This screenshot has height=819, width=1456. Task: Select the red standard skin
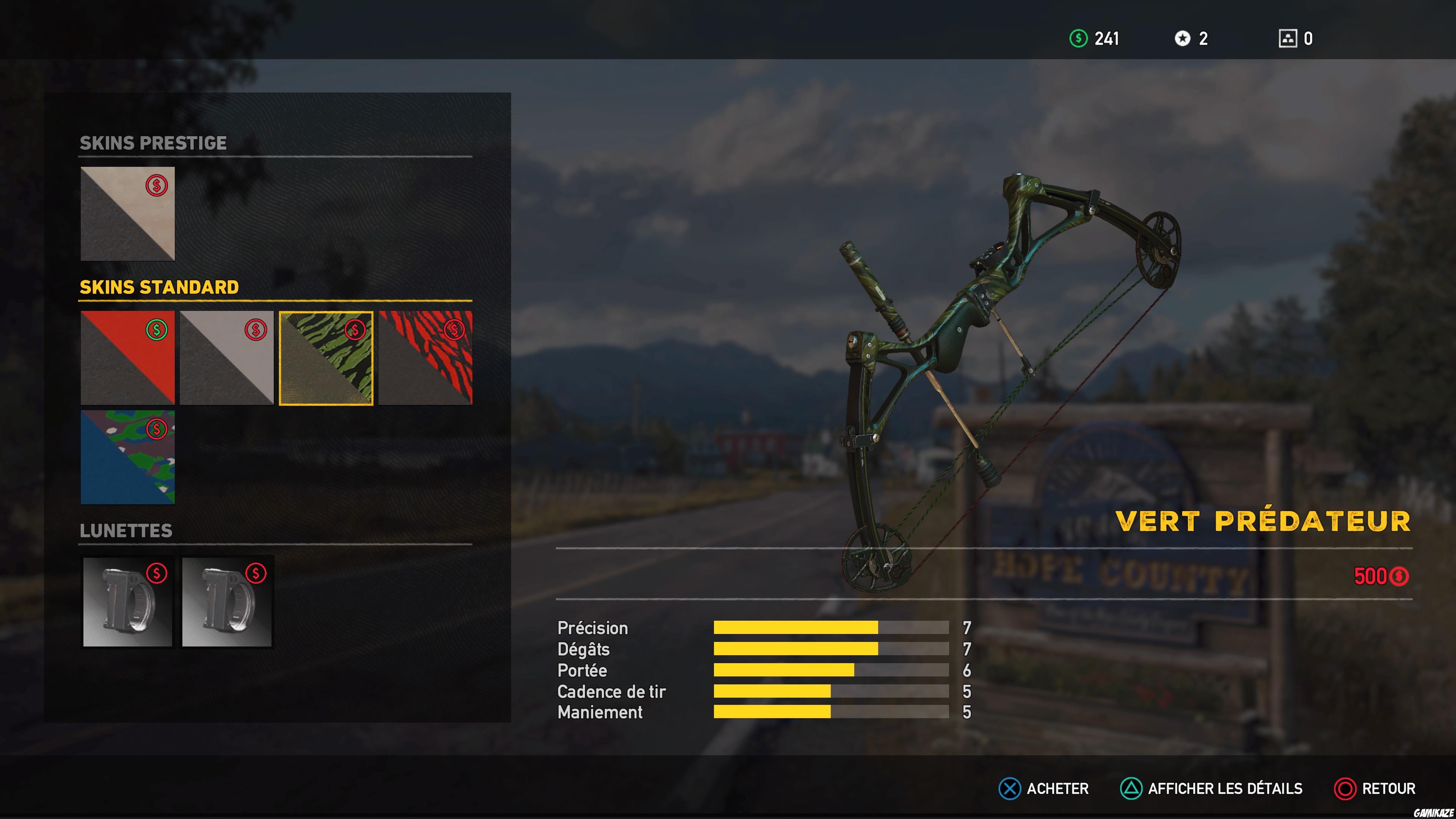[127, 357]
